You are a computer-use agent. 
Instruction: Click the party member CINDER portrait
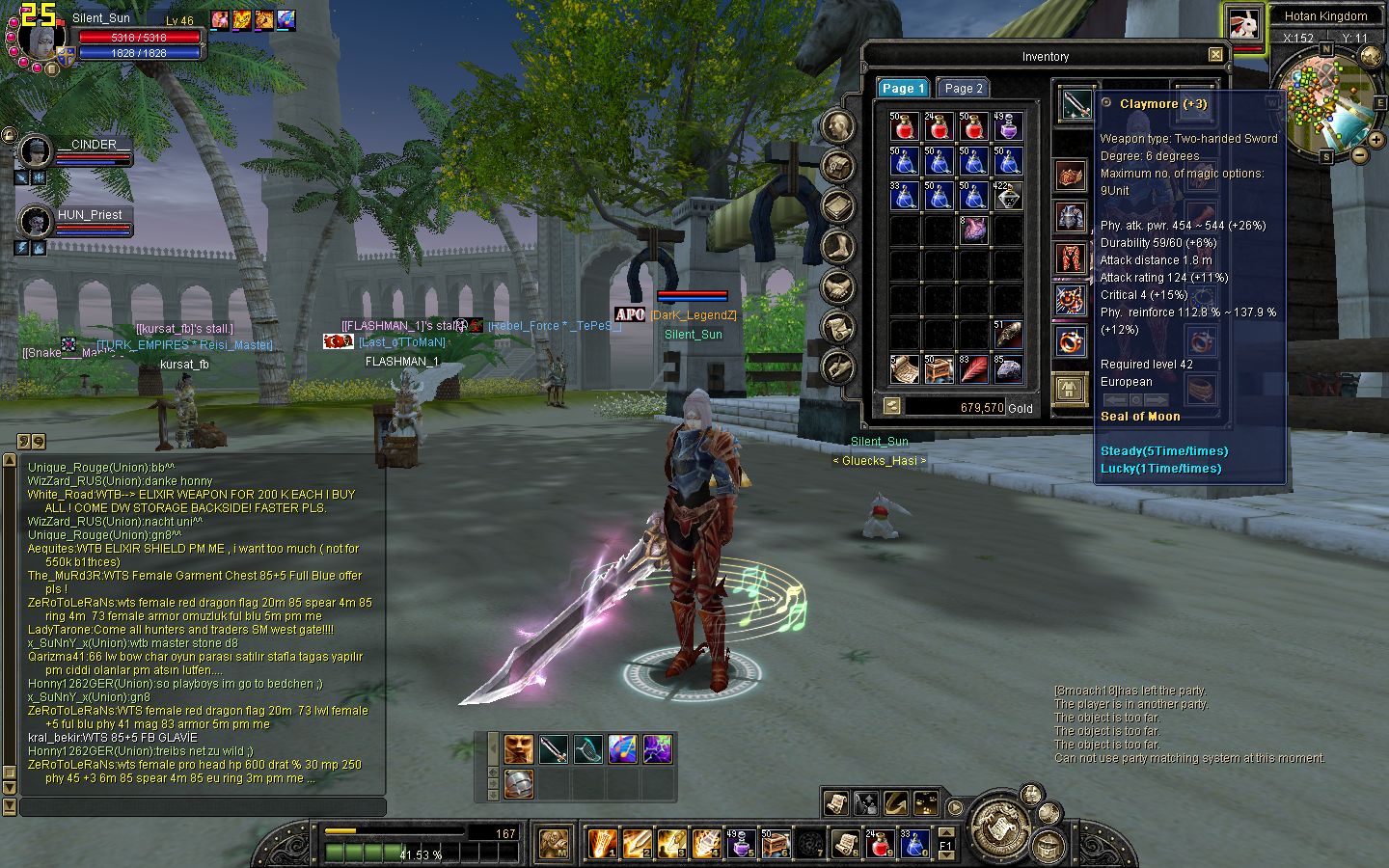[x=36, y=151]
